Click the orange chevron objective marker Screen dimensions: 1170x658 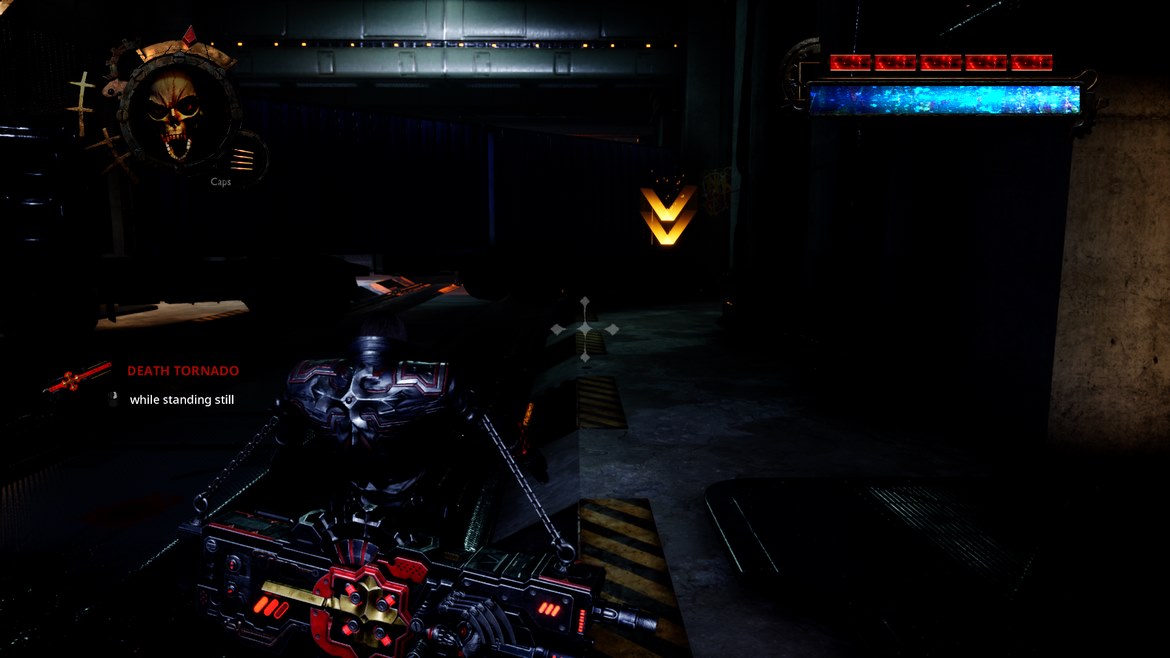[667, 214]
